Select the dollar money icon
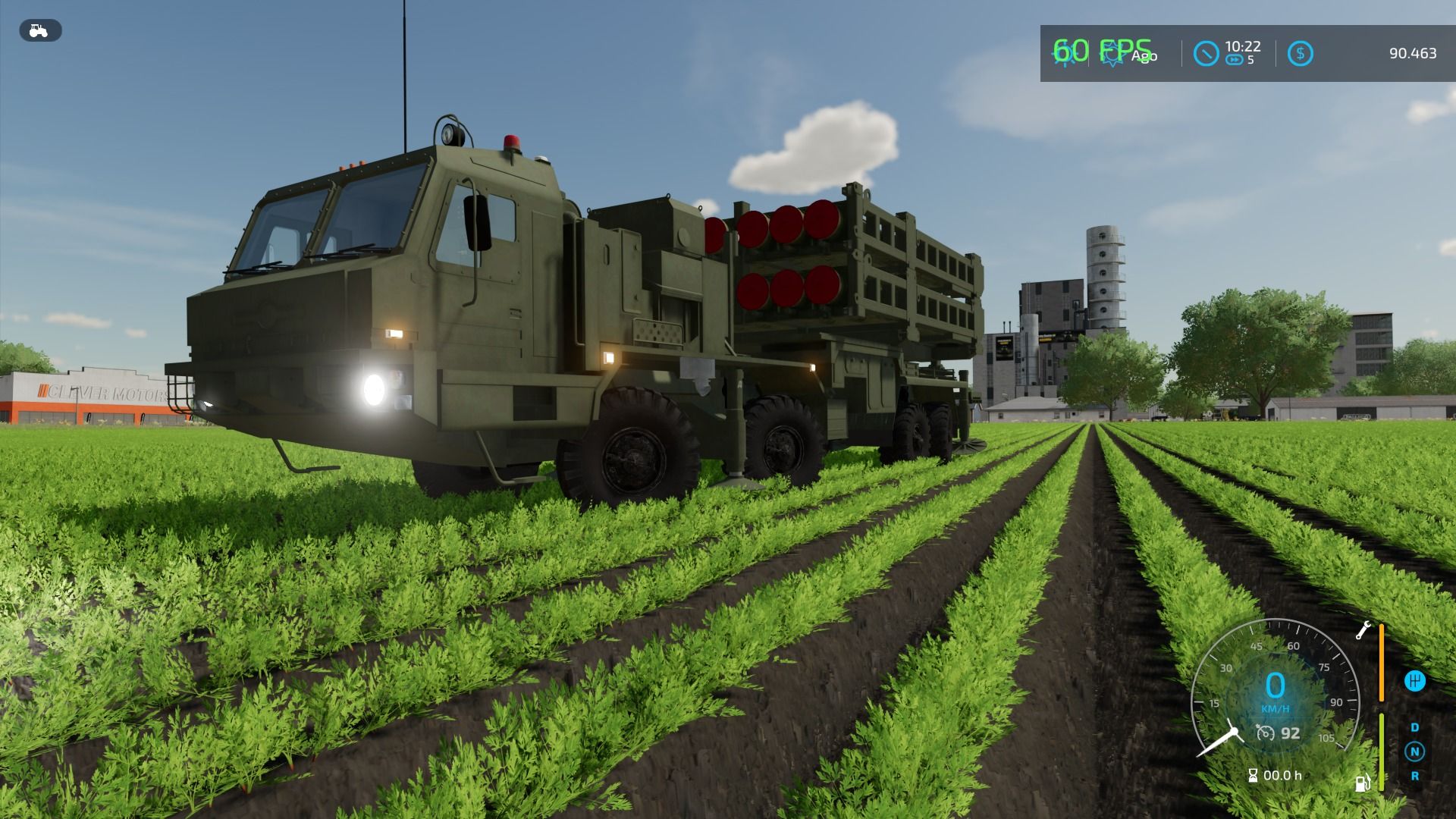1456x819 pixels. (1300, 53)
